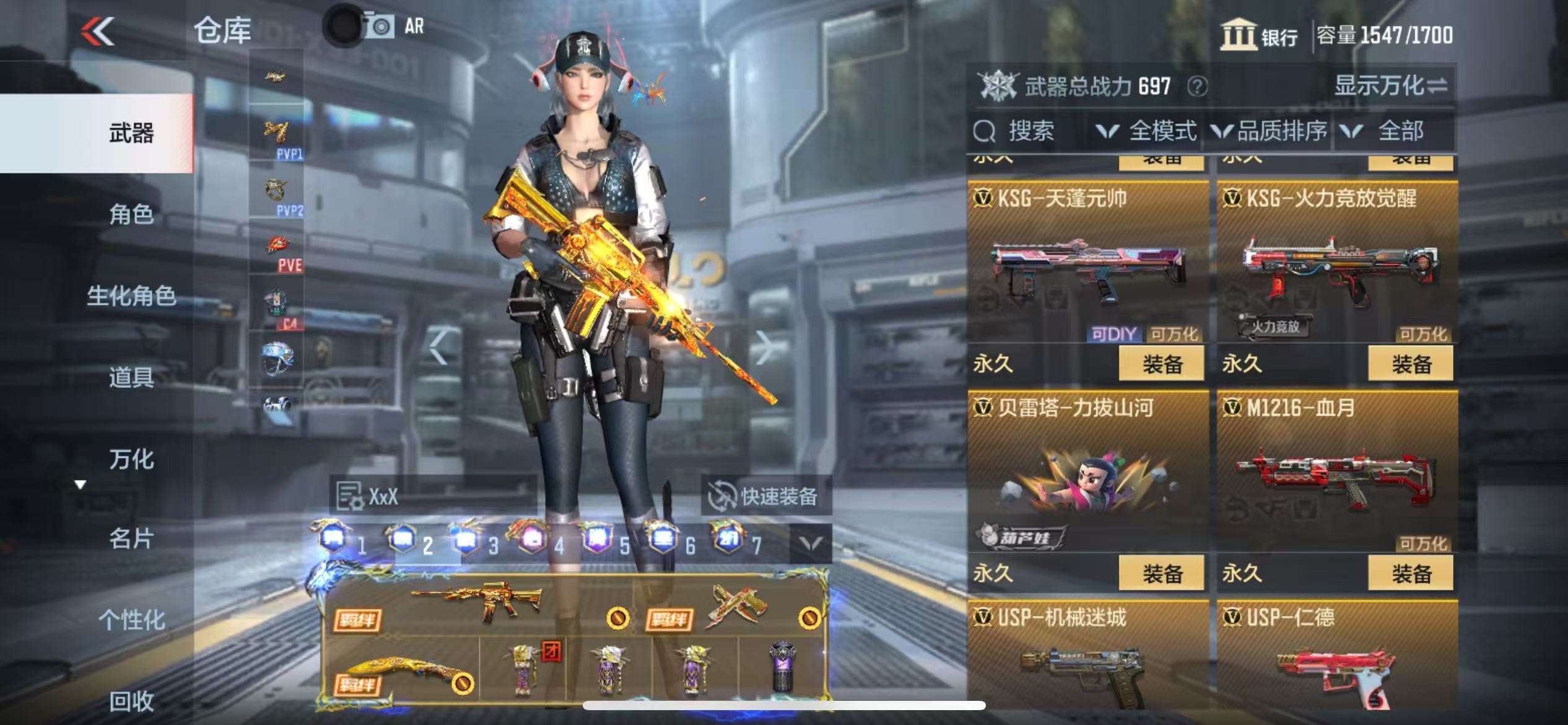
Task: Go back using the double-arrow button
Action: 98,31
